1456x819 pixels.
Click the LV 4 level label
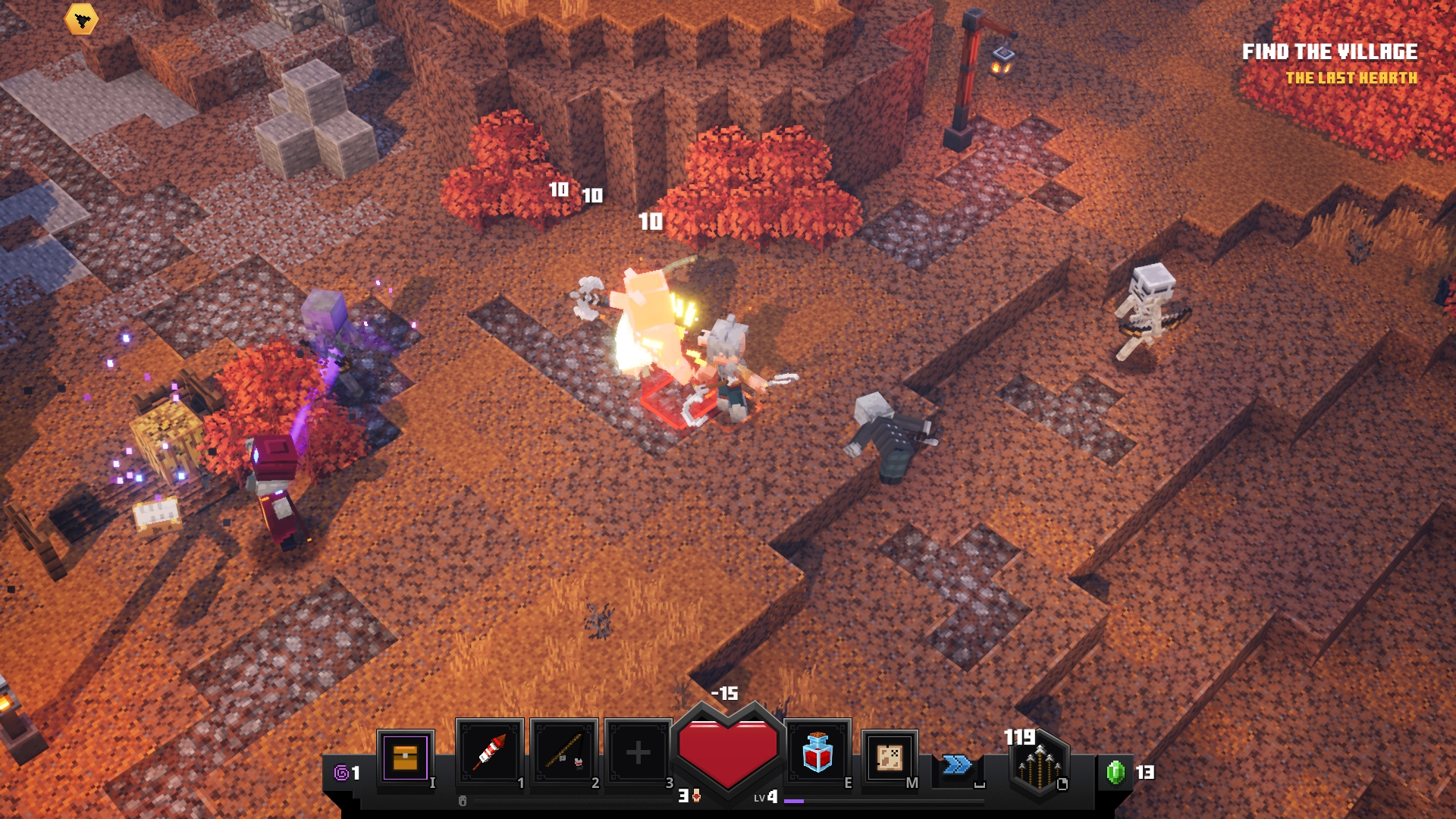click(766, 798)
